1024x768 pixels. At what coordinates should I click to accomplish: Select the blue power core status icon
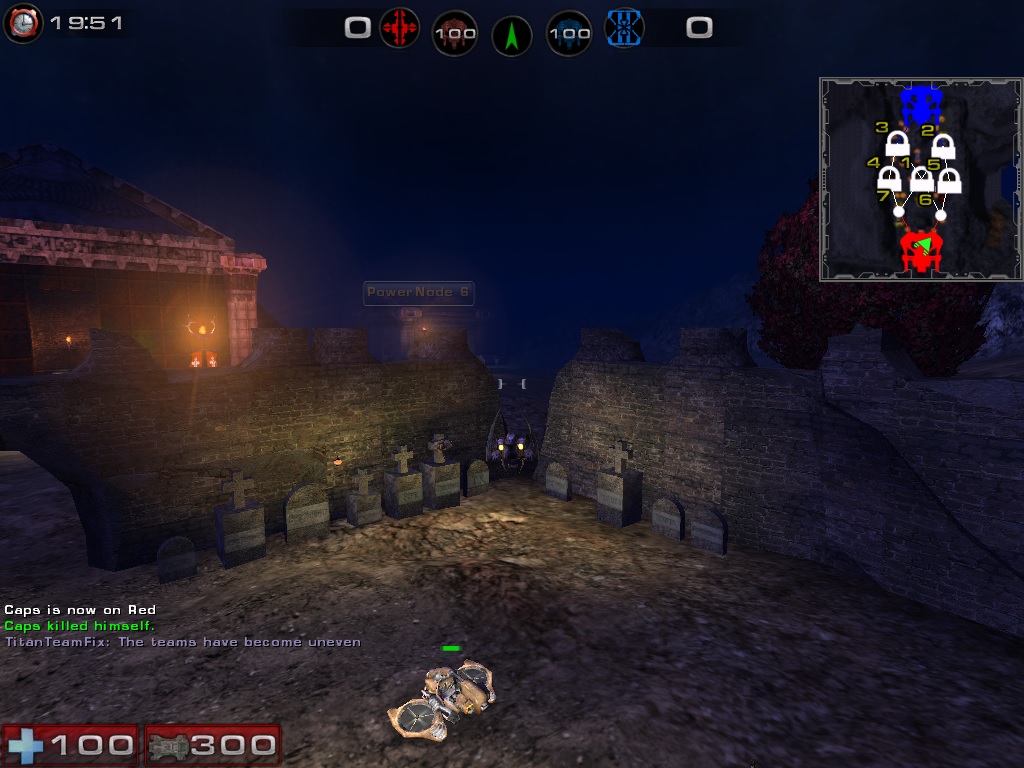(569, 34)
